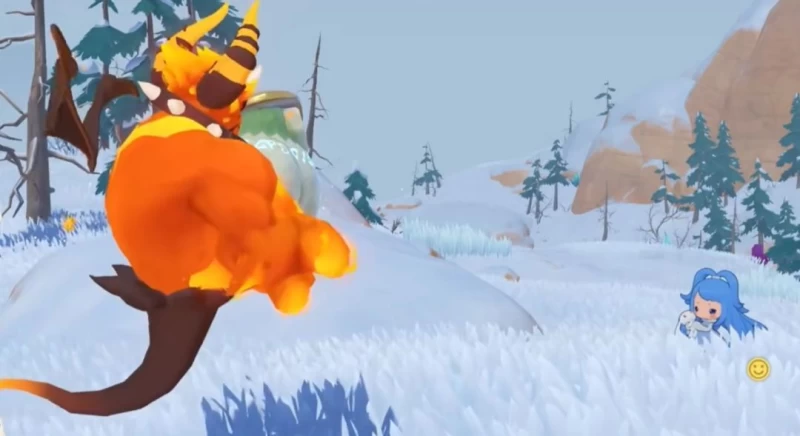This screenshot has width=800, height=436.
Task: Open the yellow smiley face emote button
Action: click(x=758, y=369)
